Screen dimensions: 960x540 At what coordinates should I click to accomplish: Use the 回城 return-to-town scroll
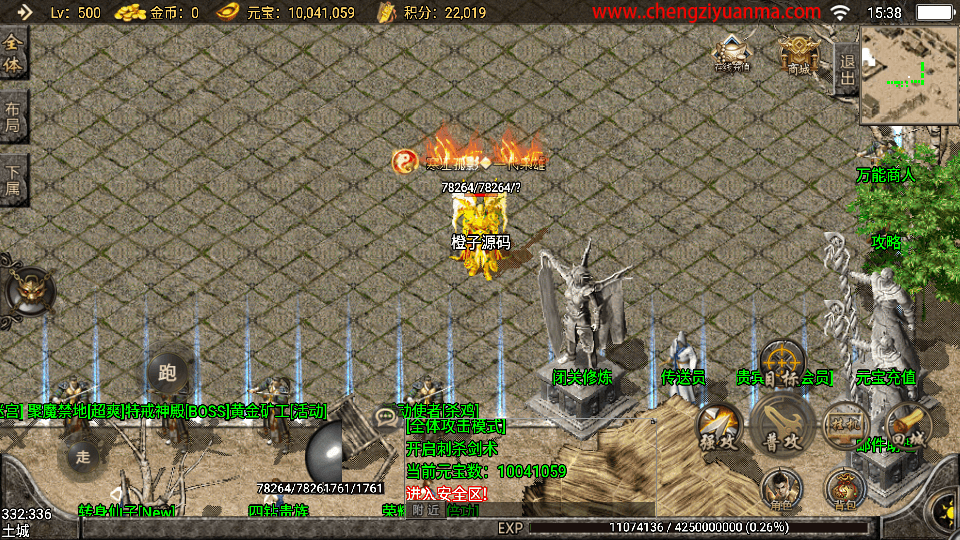908,426
